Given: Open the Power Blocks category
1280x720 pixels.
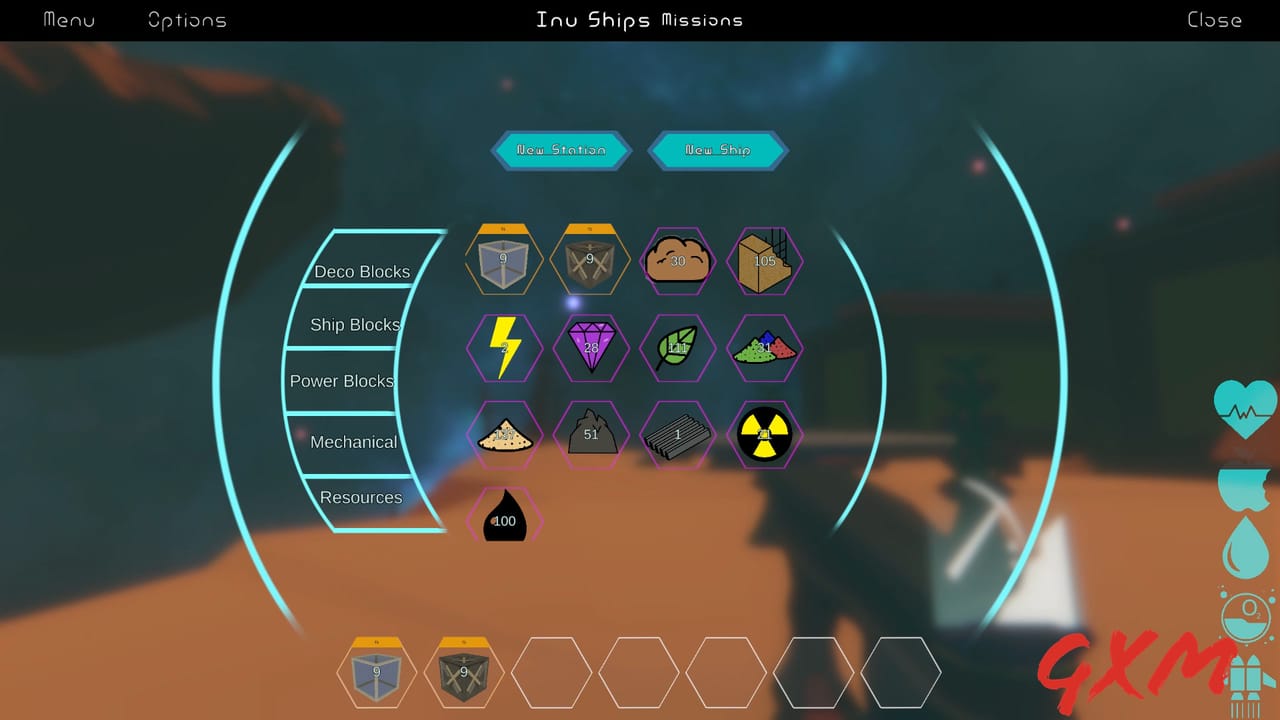Looking at the screenshot, I should (340, 381).
